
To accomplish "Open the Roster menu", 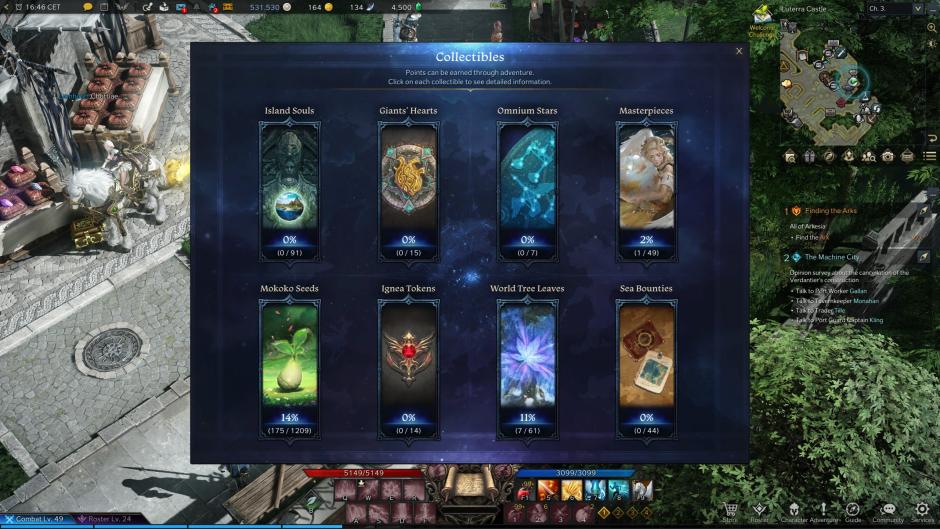I will pyautogui.click(x=760, y=512).
